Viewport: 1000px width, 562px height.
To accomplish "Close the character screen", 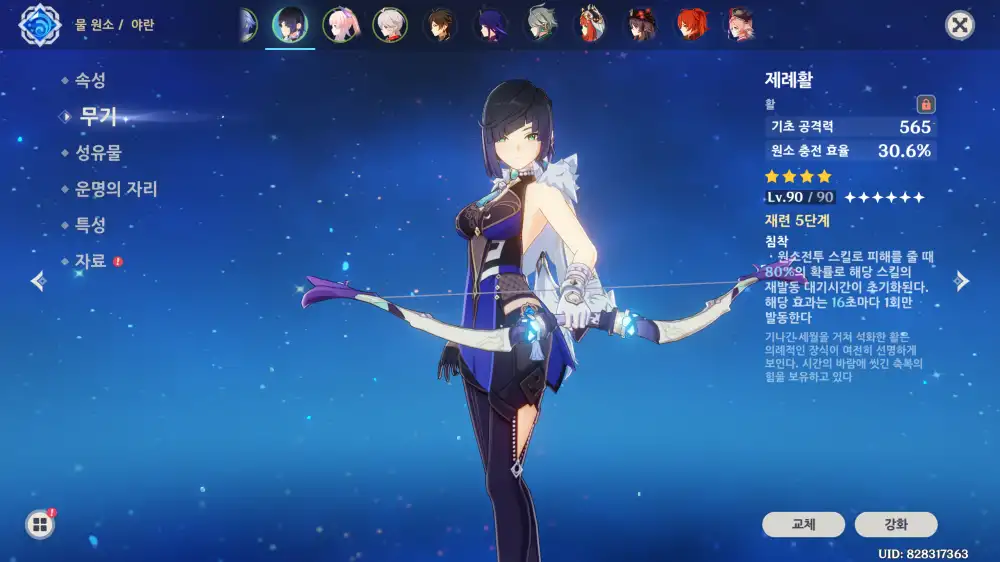I will coord(960,26).
